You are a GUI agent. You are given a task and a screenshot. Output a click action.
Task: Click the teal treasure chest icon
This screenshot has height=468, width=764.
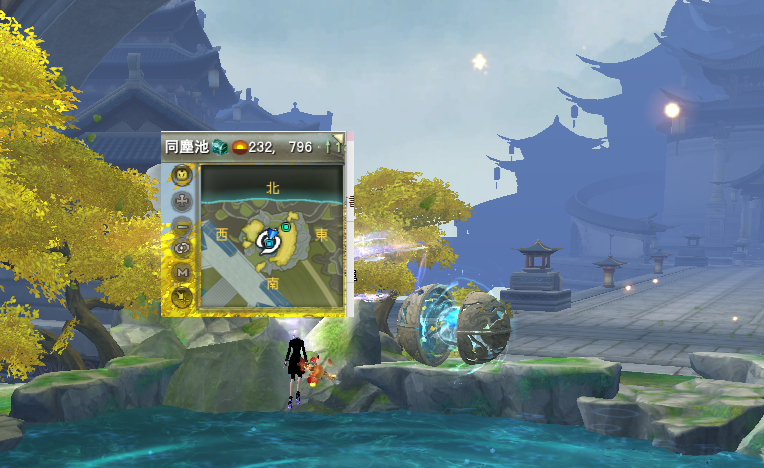click(220, 147)
